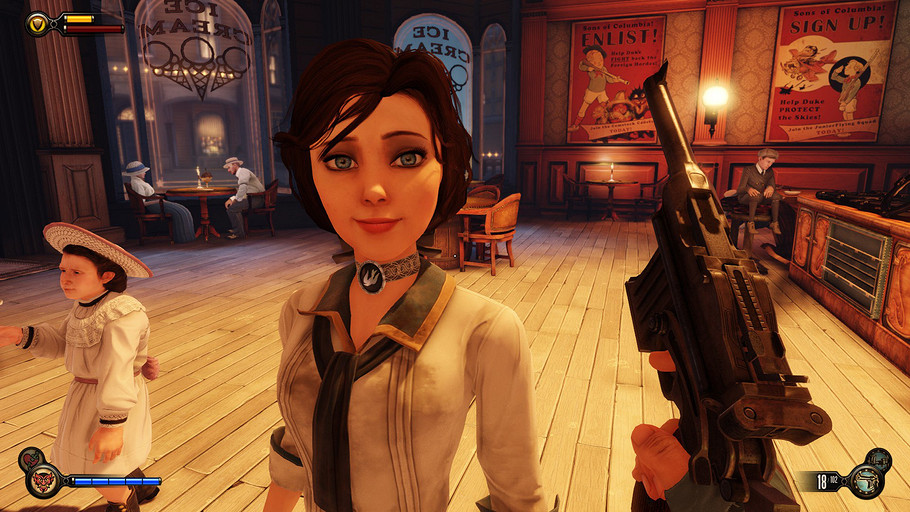Click the yellow shield emblem icon
Viewport: 910px width, 512px height.
37,22
